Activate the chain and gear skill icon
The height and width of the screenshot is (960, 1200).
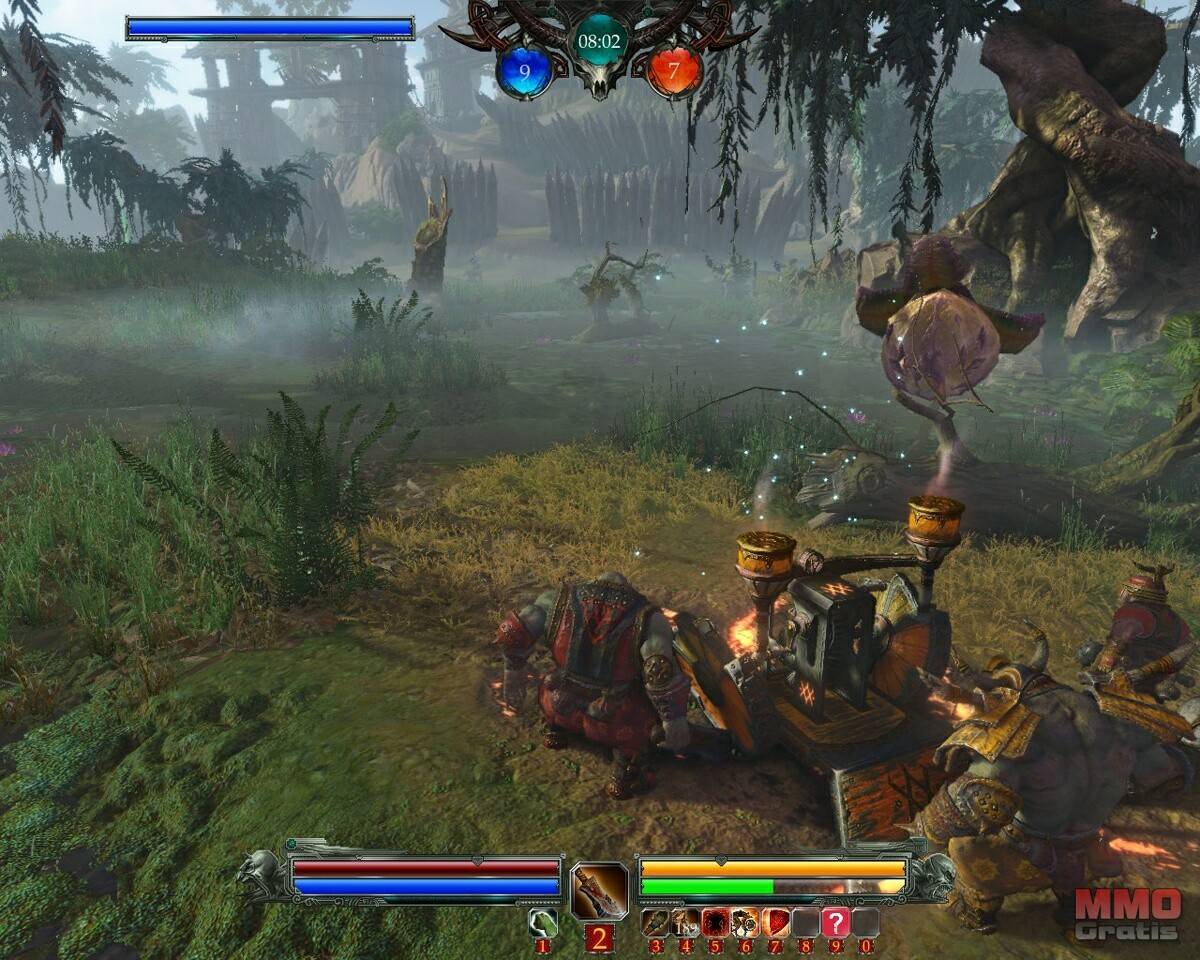pyautogui.click(x=745, y=922)
